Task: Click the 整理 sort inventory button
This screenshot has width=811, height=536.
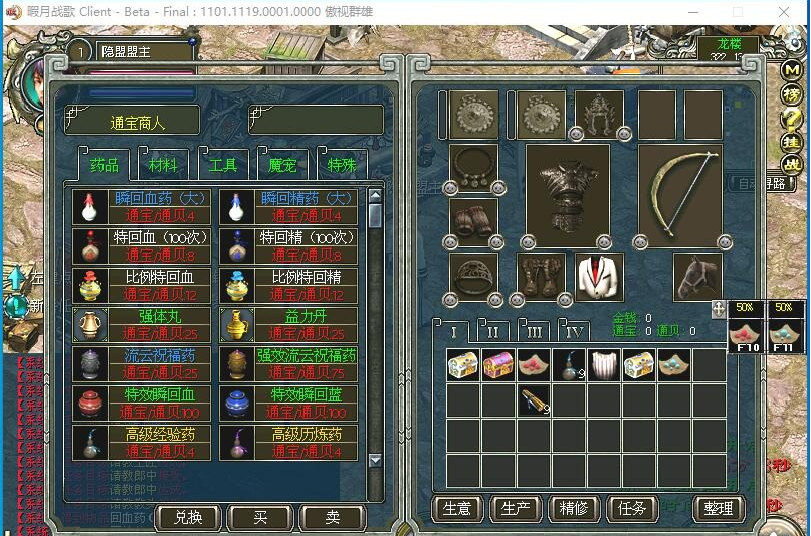Action: coord(718,508)
